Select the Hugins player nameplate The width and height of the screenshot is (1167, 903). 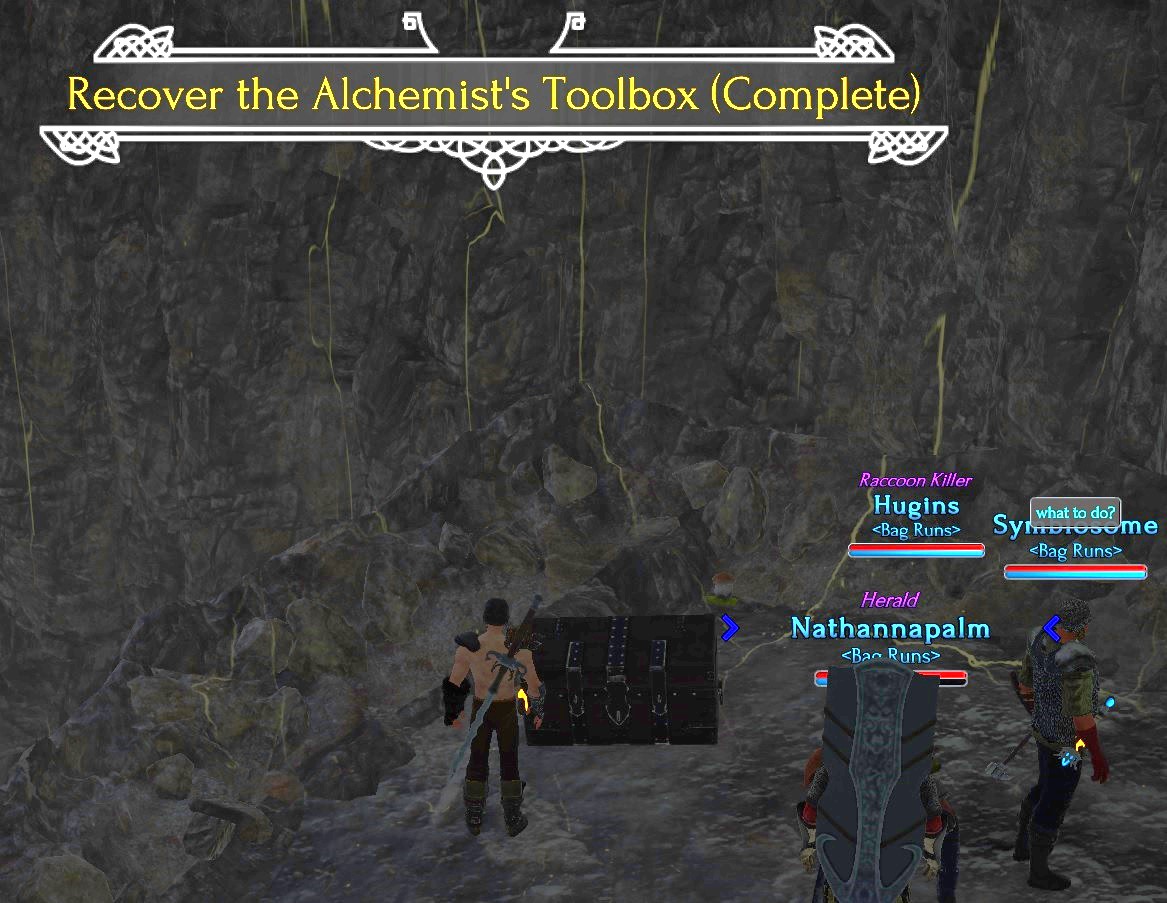click(x=916, y=505)
